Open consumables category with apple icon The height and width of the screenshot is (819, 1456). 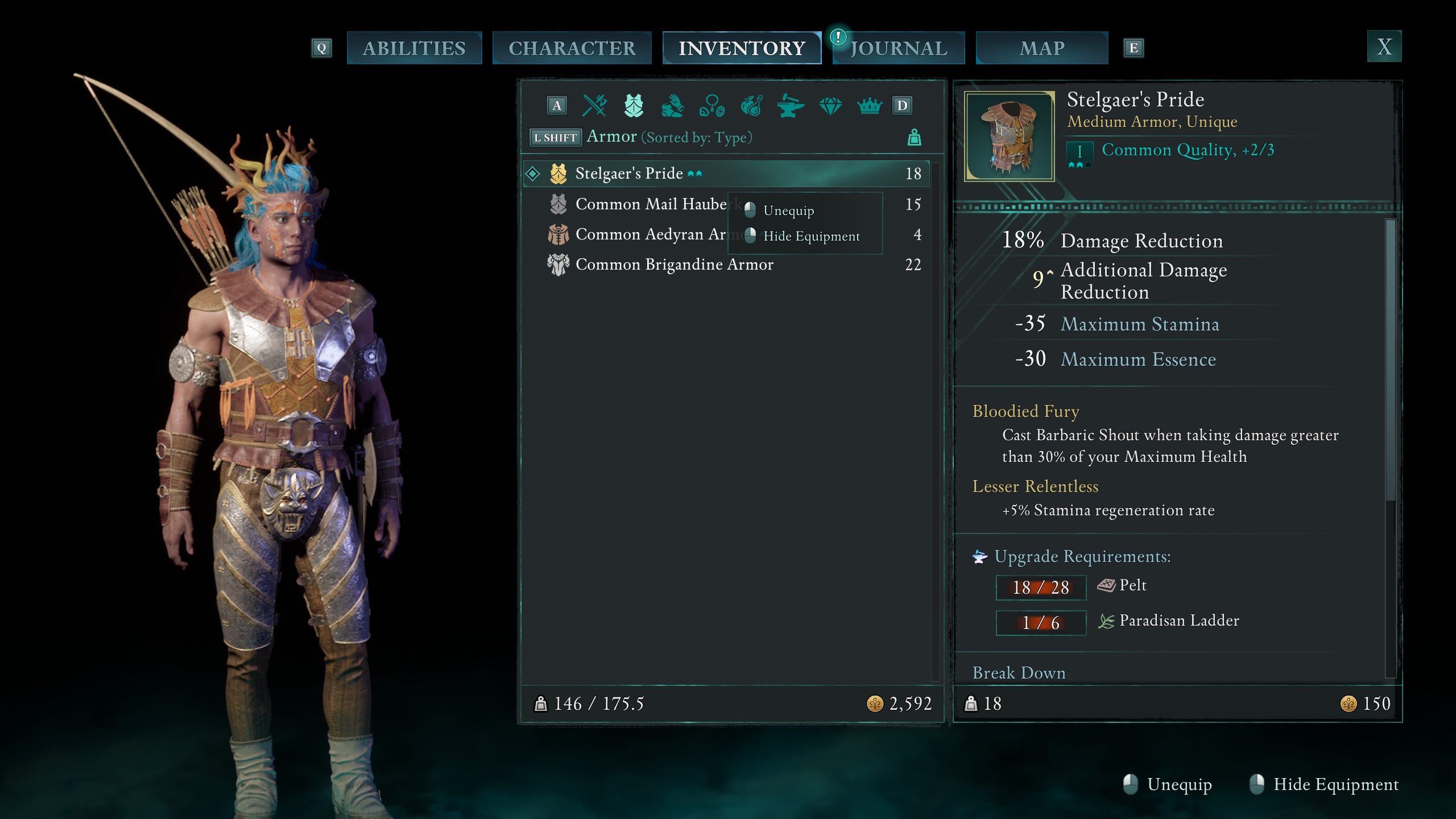(x=752, y=105)
